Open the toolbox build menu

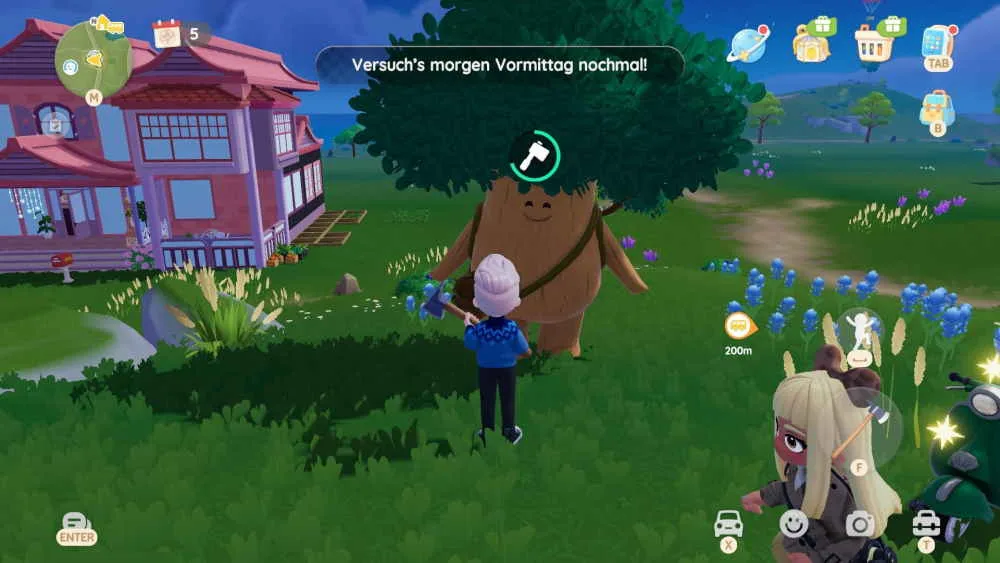click(x=926, y=523)
